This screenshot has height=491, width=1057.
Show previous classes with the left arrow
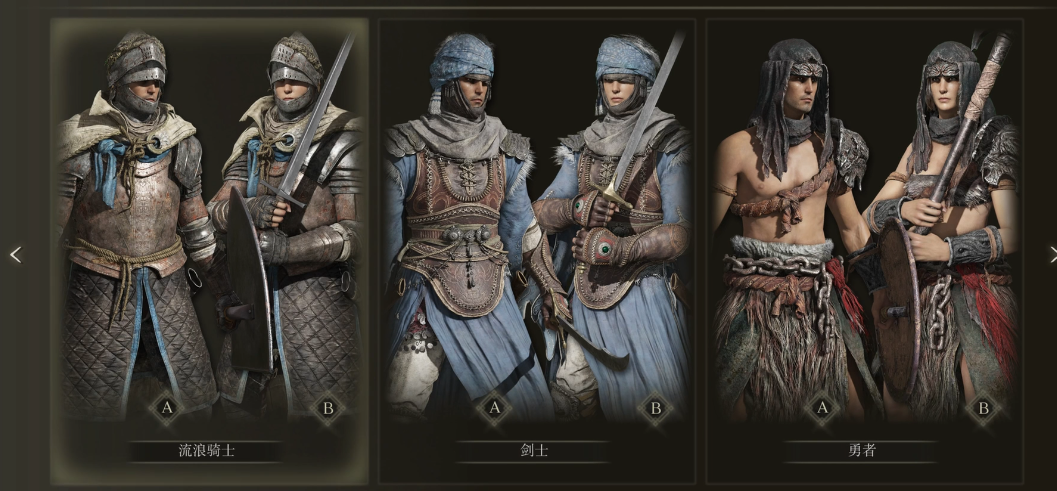coord(15,255)
